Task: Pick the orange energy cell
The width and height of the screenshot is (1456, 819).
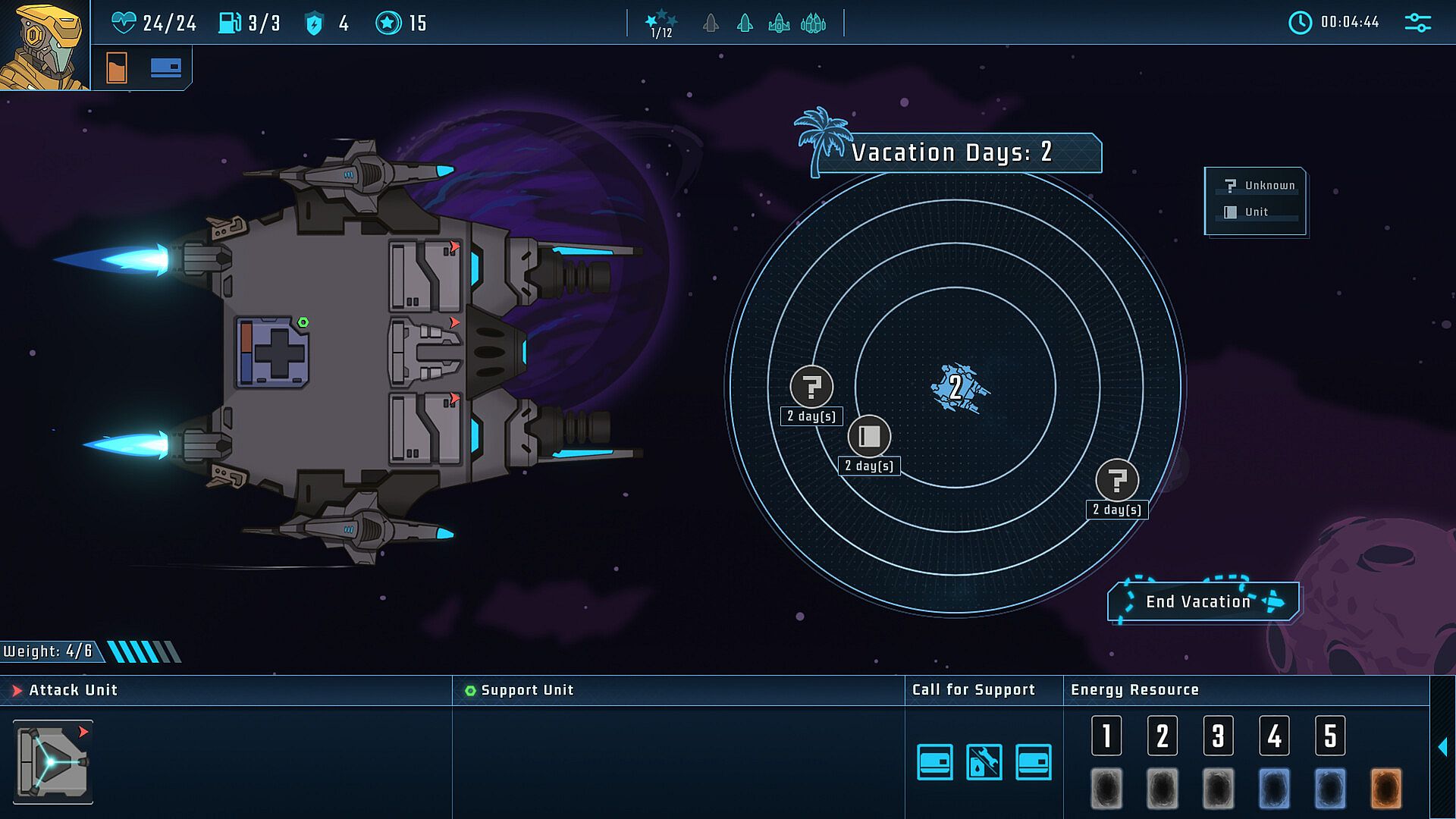Action: click(1385, 788)
